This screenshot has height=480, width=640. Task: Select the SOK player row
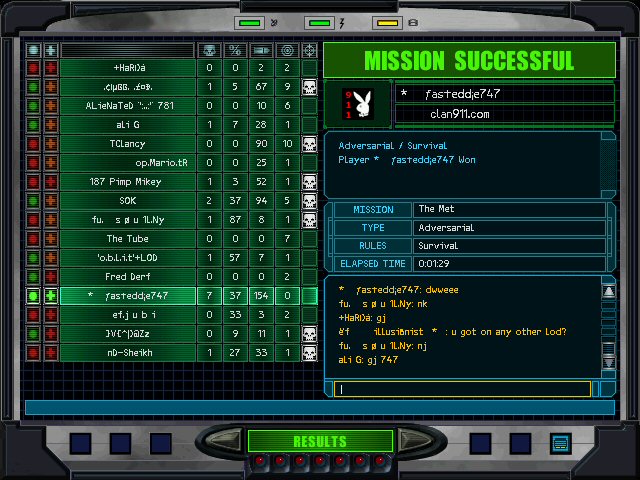point(128,201)
